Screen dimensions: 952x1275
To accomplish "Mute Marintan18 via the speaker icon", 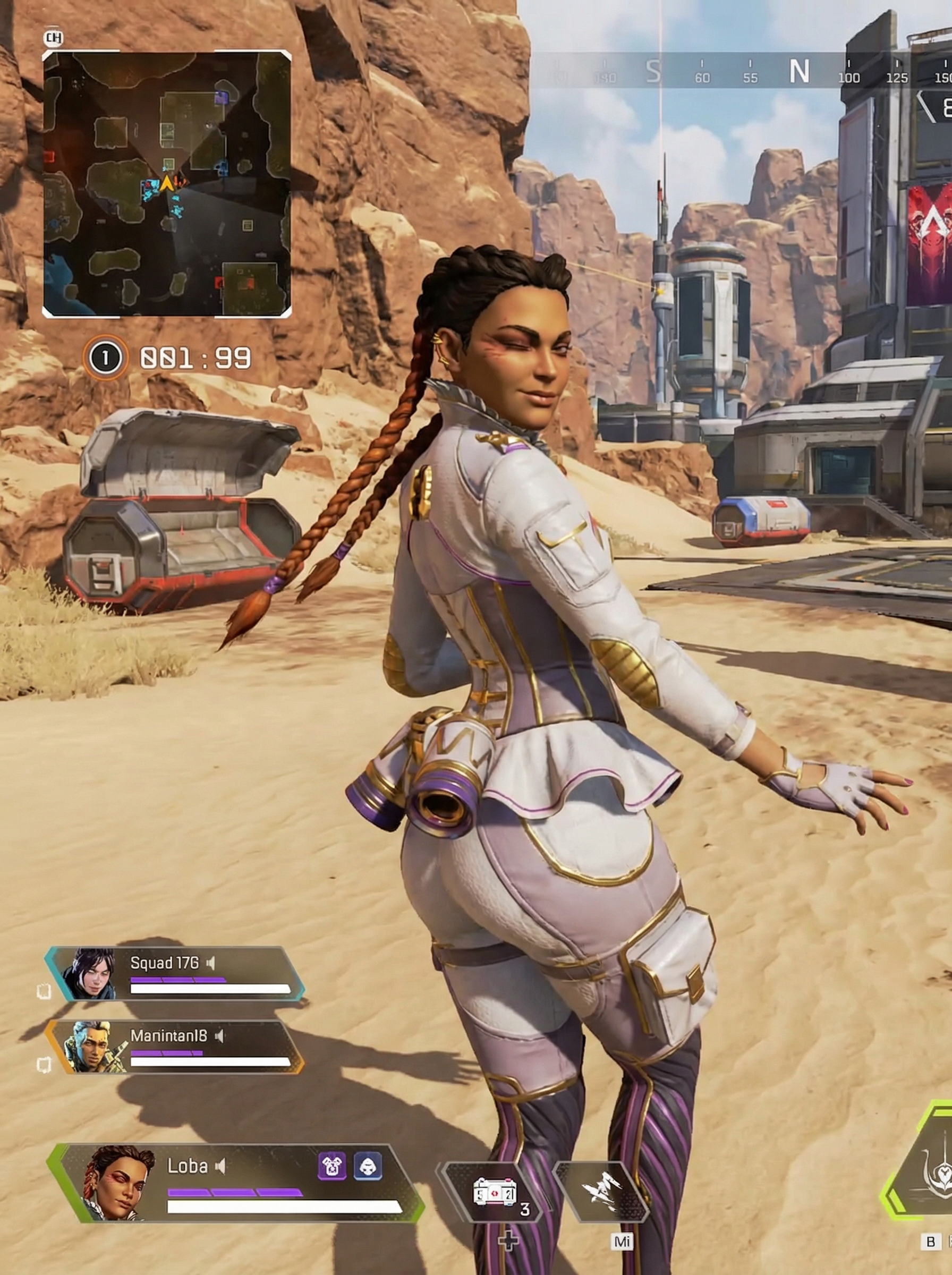I will [219, 1036].
